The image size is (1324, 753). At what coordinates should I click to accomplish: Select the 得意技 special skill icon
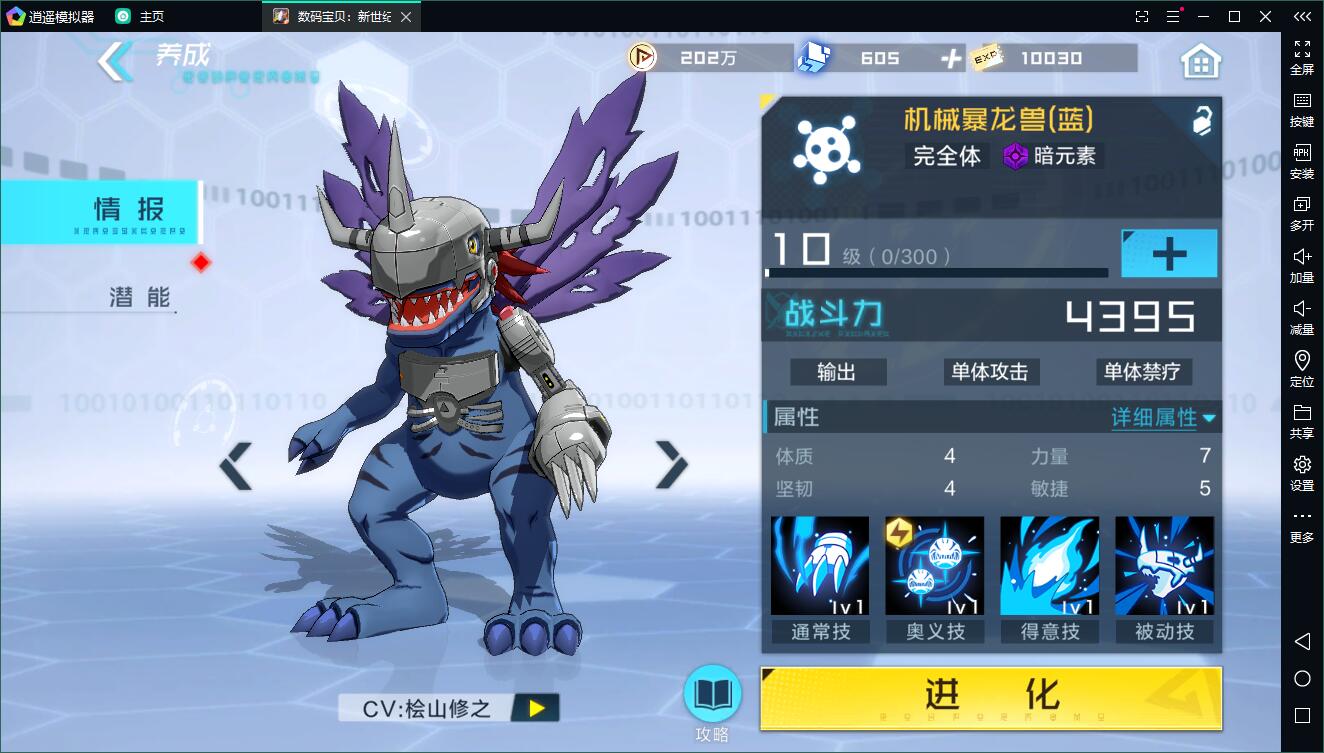click(x=1049, y=566)
